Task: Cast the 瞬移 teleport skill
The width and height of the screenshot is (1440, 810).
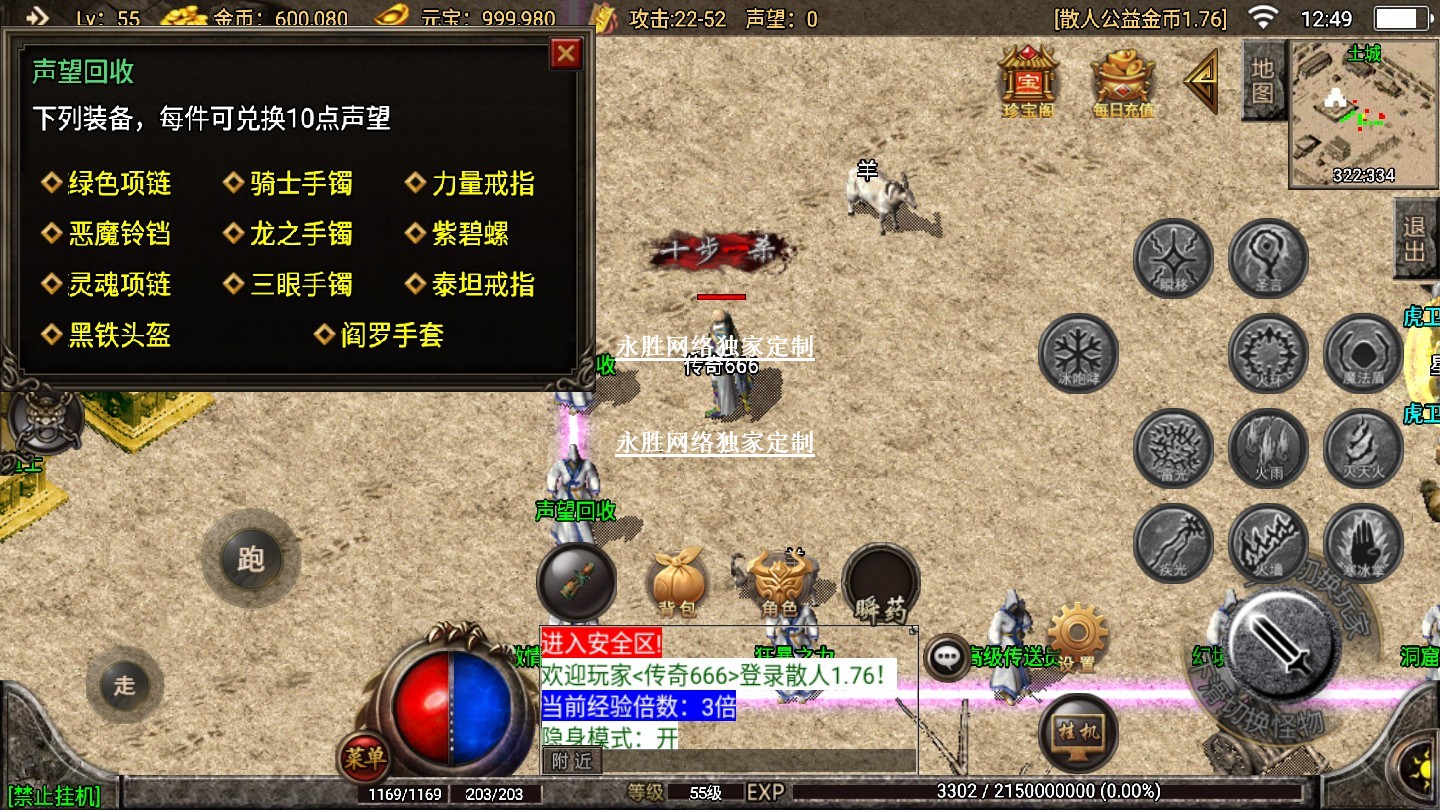Action: (1173, 259)
